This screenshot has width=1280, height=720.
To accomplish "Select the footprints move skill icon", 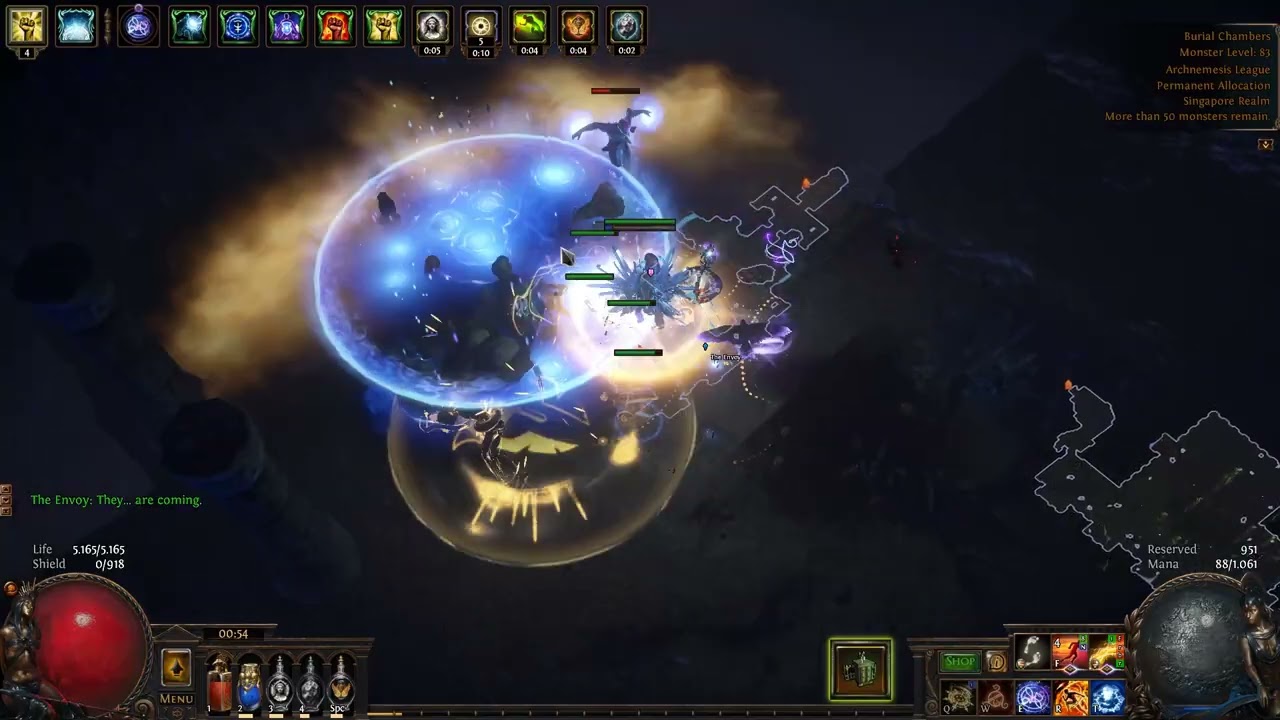I will point(1032,652).
